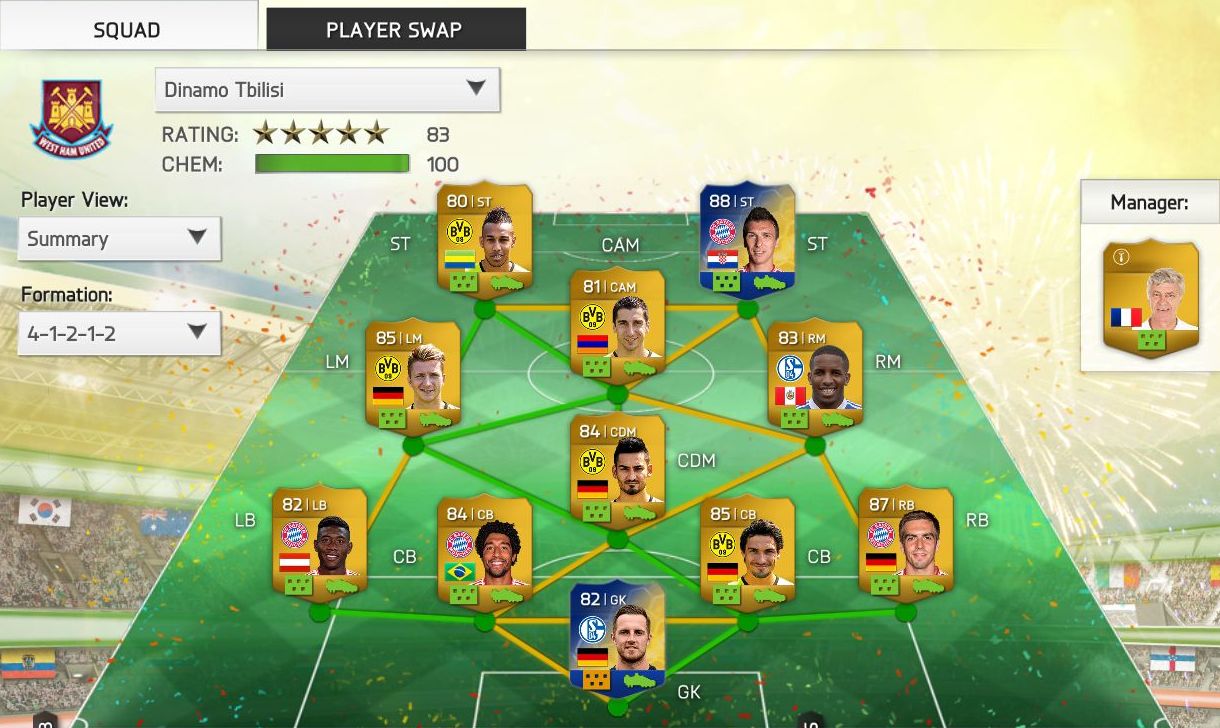Open the PLAYER SWAP tab
Image resolution: width=1220 pixels, height=728 pixels.
coord(394,29)
